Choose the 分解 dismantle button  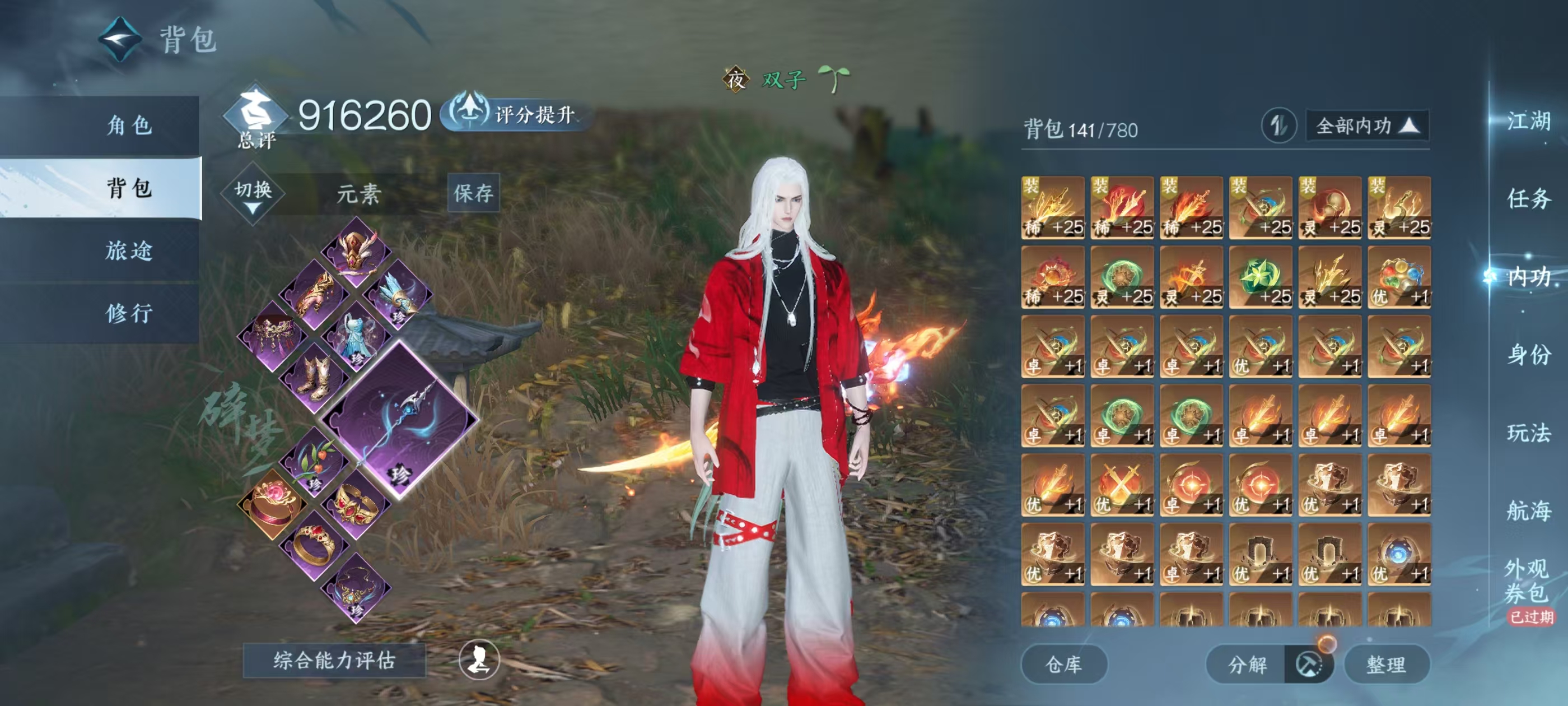coord(1247,664)
